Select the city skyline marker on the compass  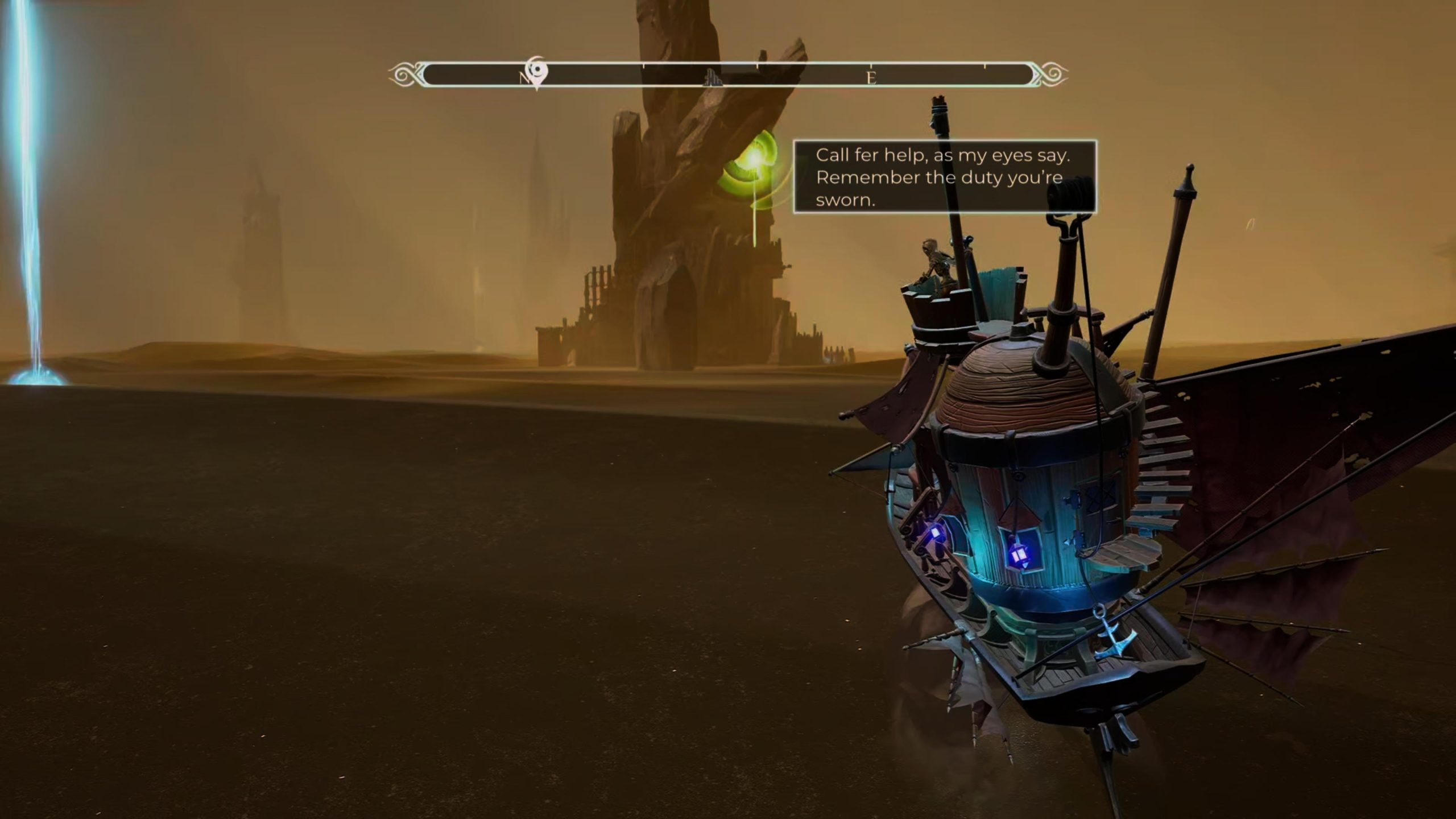pyautogui.click(x=713, y=77)
